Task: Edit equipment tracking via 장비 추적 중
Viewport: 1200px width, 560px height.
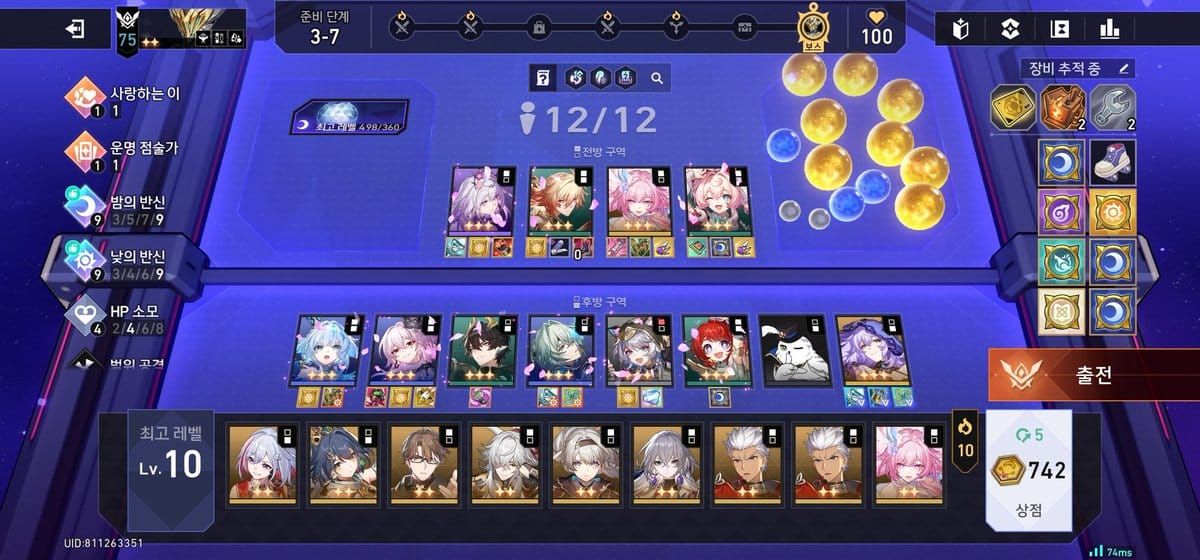Action: [1078, 69]
